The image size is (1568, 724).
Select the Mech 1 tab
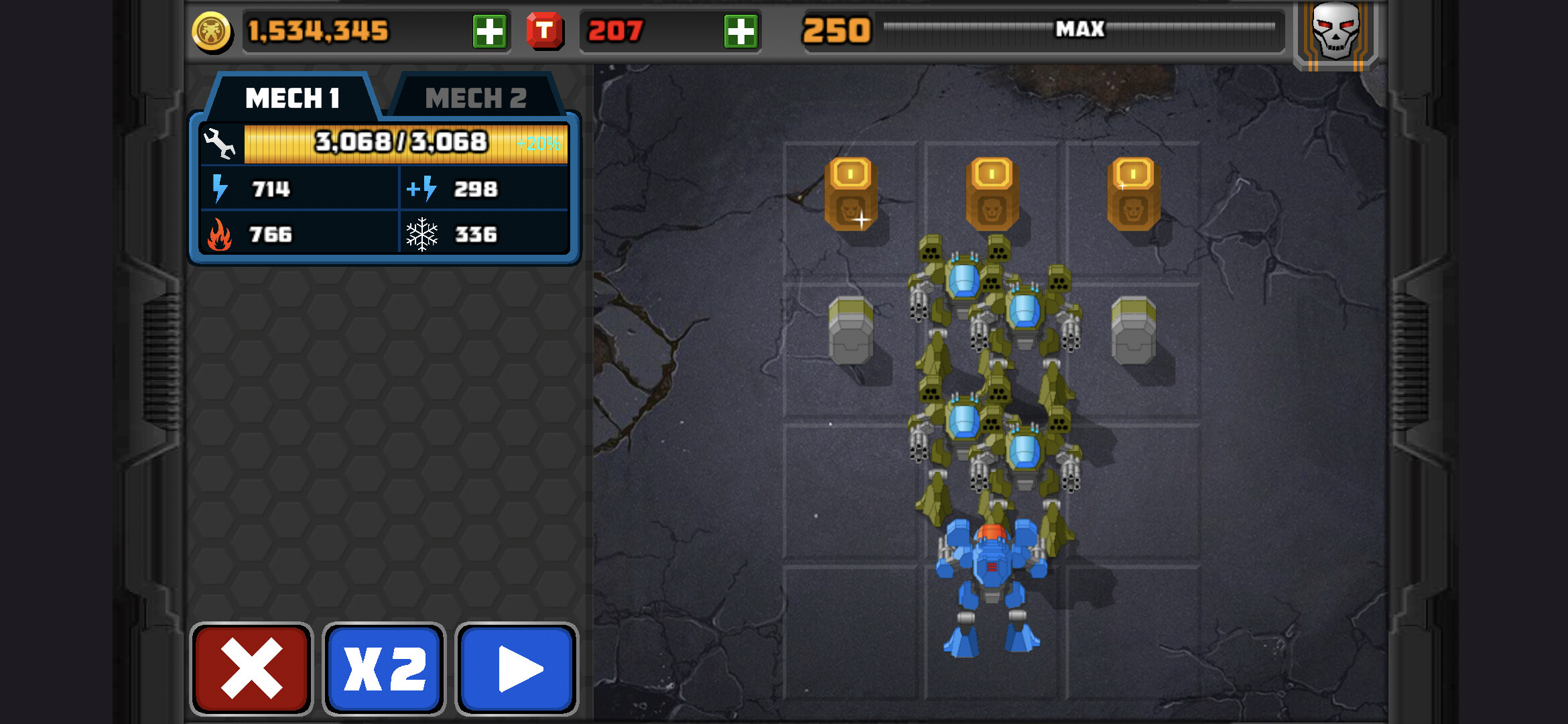292,98
